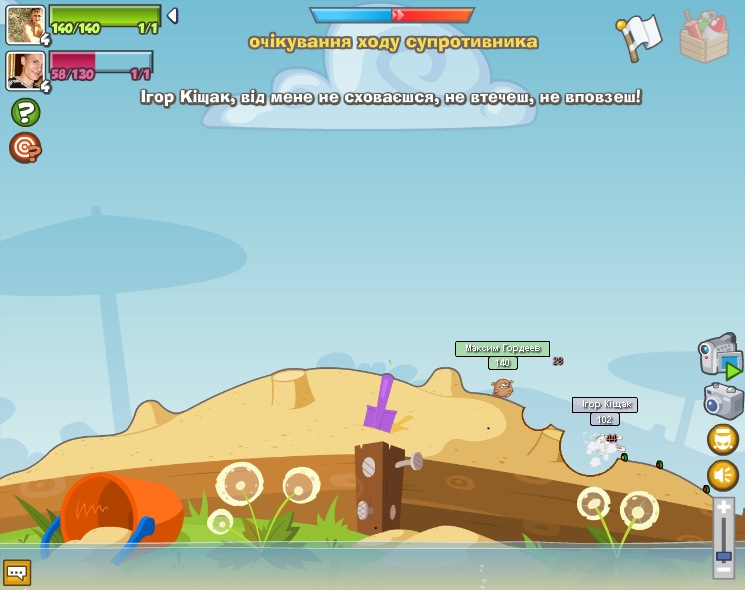Open the weapons crate
Viewport: 745px width, 590px height.
[x=704, y=37]
